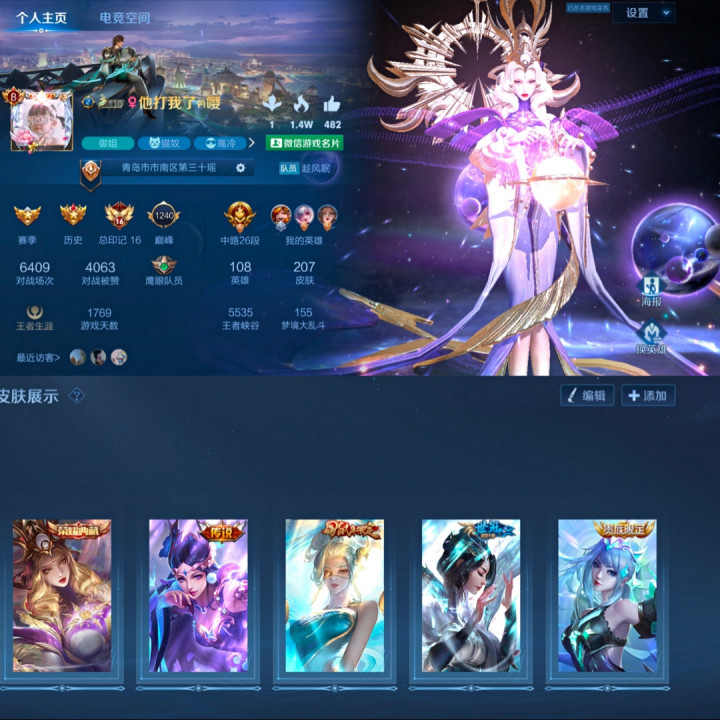Expand the personality tags arrow

251,143
